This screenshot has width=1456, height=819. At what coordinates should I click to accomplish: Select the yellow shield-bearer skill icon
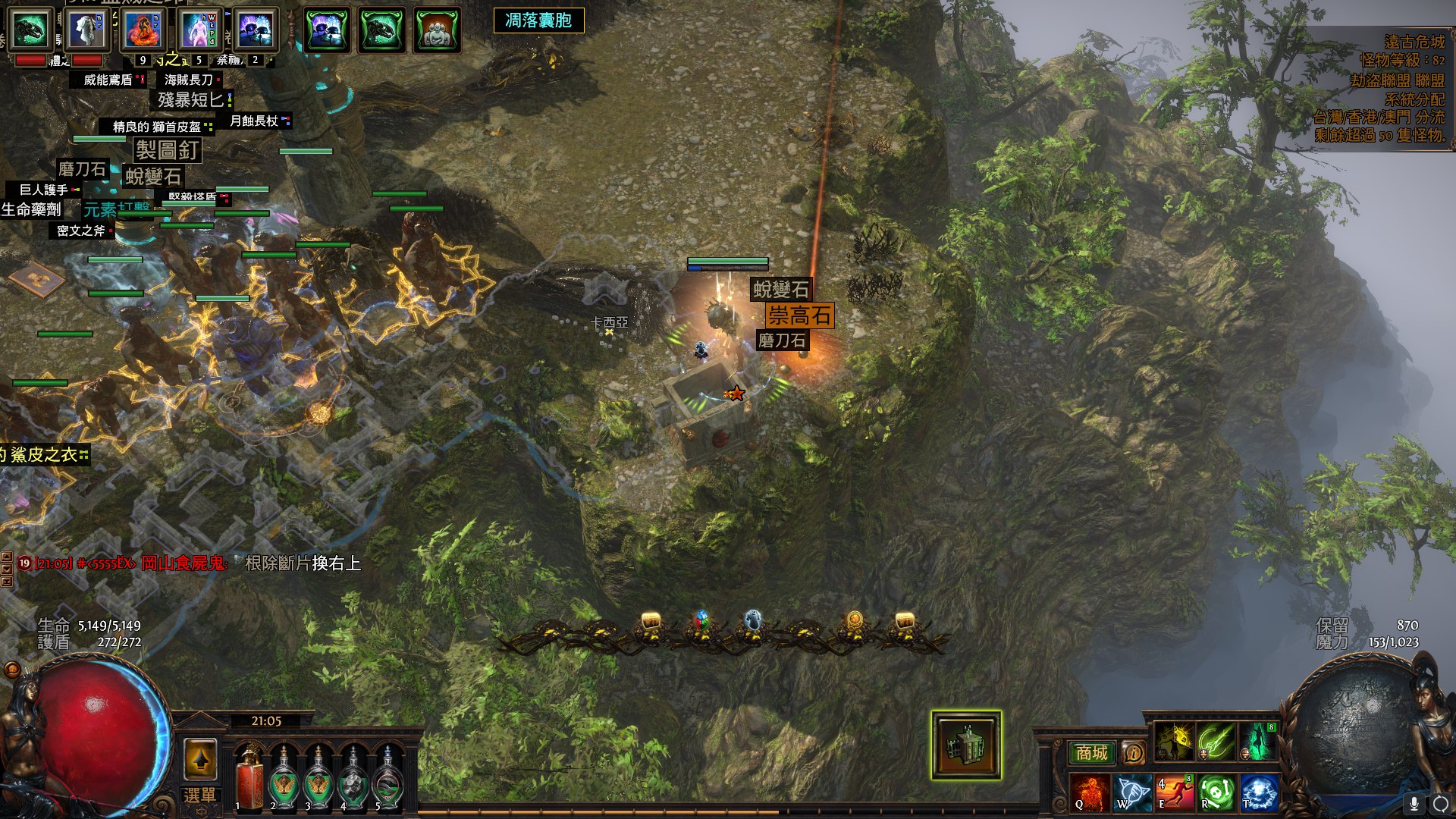[x=1175, y=741]
